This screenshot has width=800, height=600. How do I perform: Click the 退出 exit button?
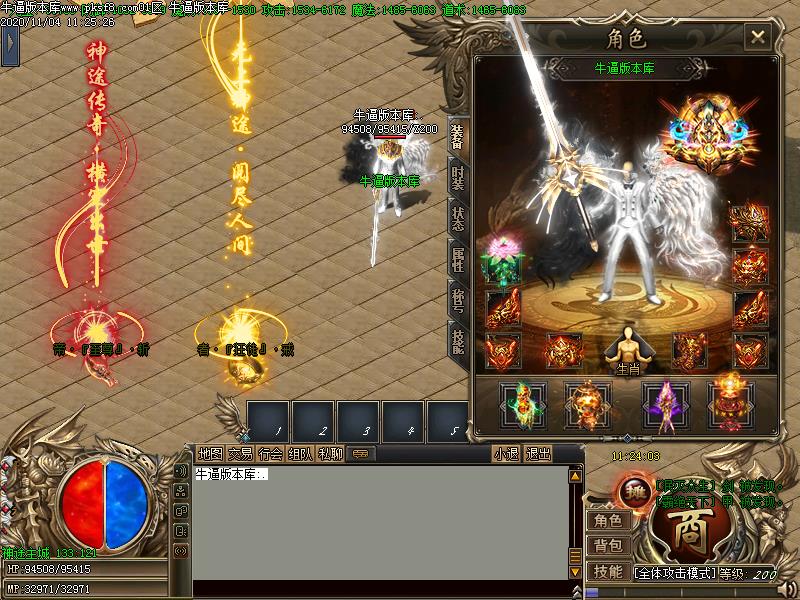click(x=538, y=453)
